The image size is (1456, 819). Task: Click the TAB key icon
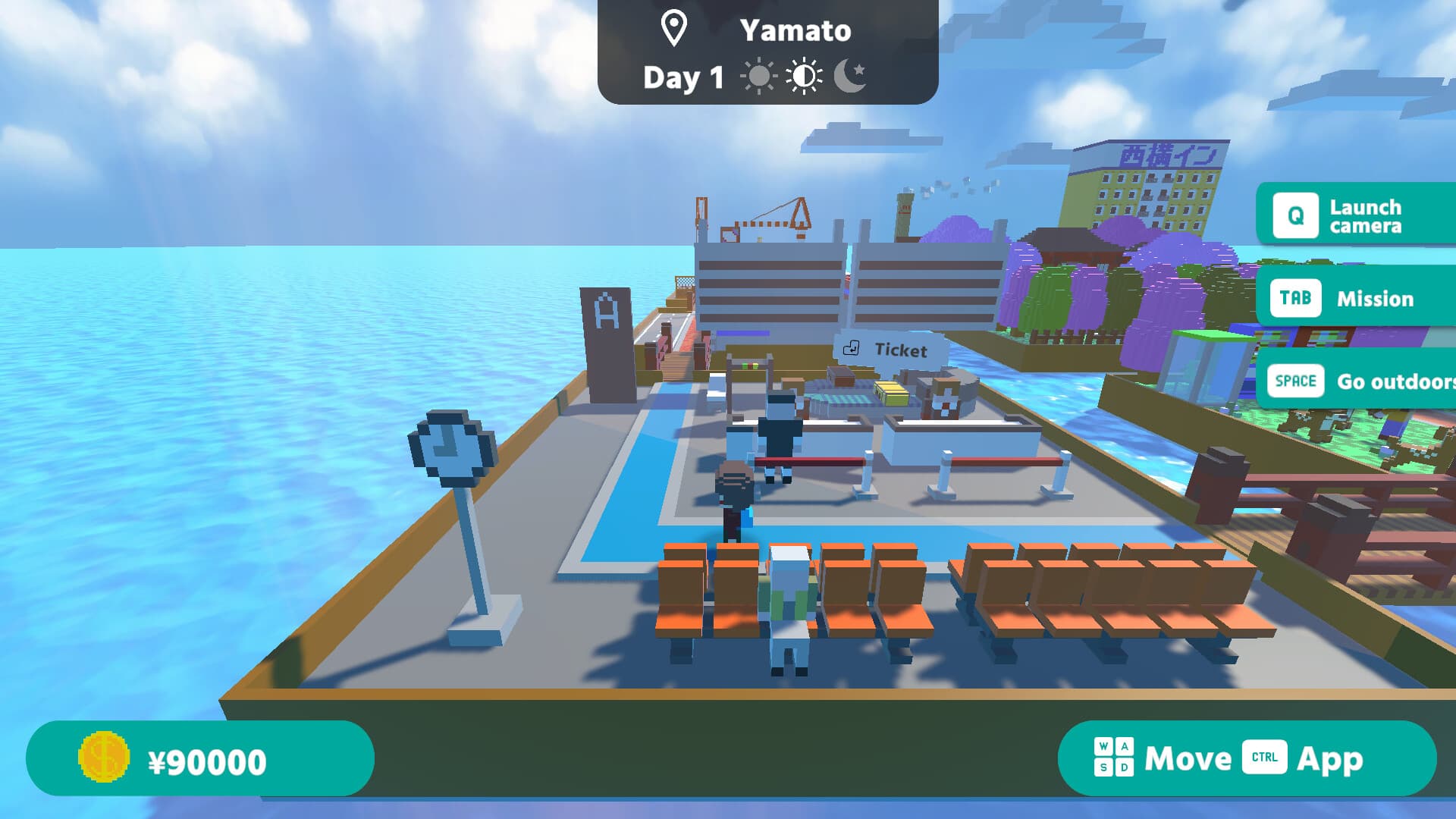tap(1295, 298)
